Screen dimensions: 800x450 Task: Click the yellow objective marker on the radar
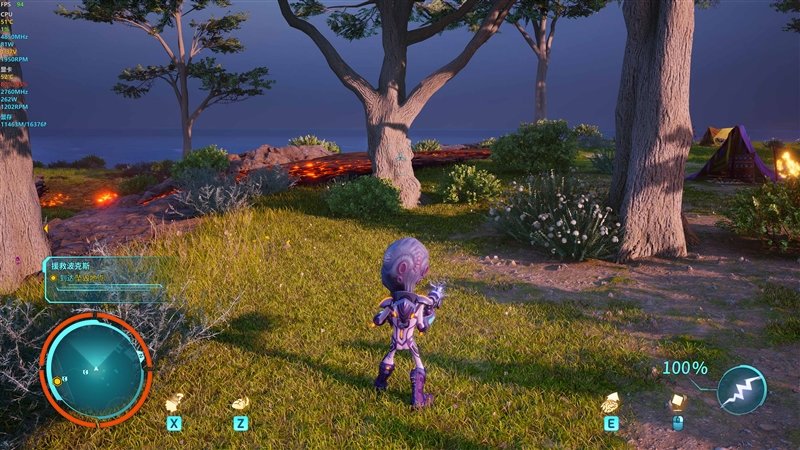click(x=58, y=381)
